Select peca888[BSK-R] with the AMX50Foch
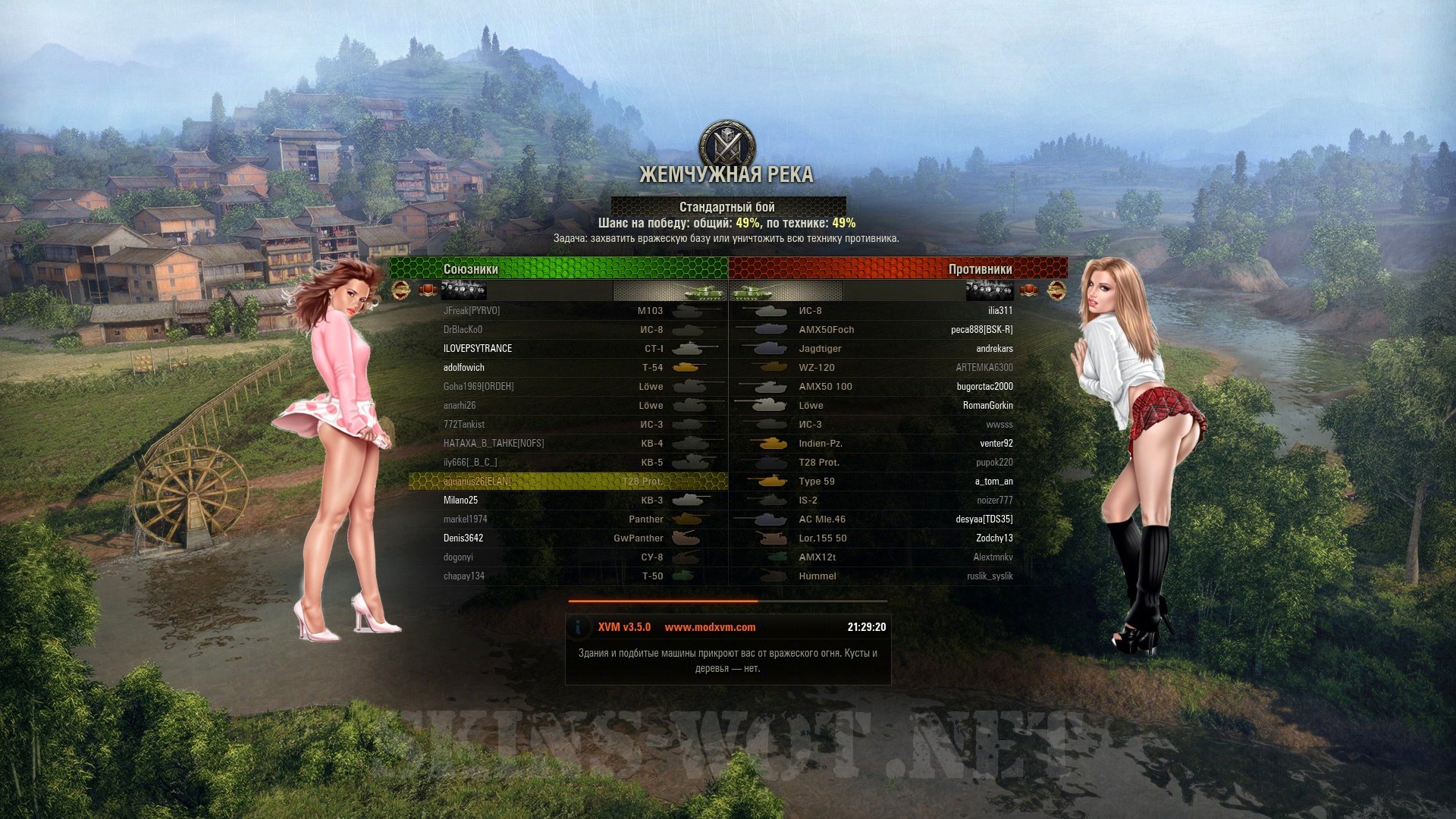 click(981, 329)
